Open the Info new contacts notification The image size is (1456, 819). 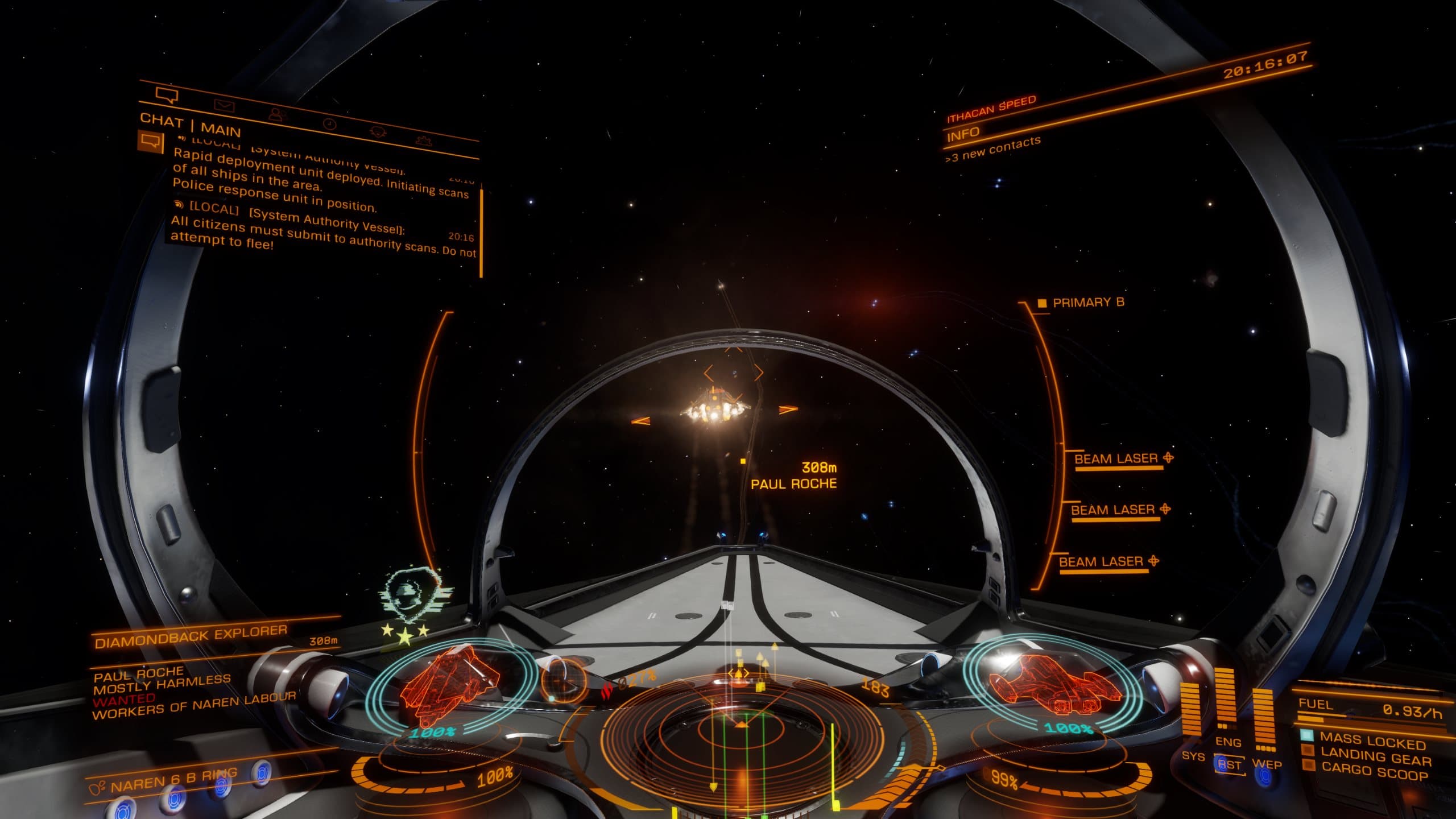click(x=992, y=148)
